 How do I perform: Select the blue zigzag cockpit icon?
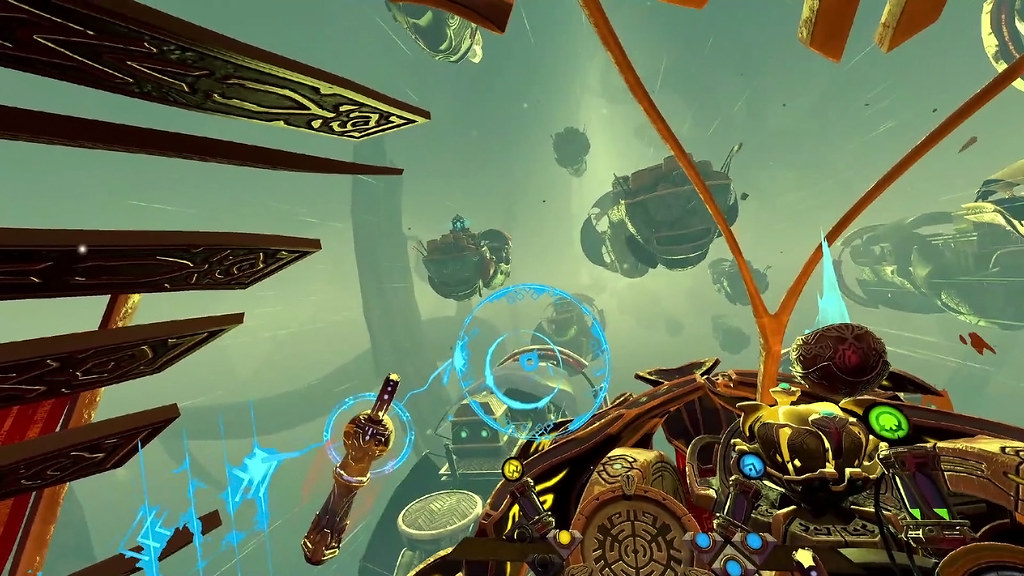click(750, 465)
